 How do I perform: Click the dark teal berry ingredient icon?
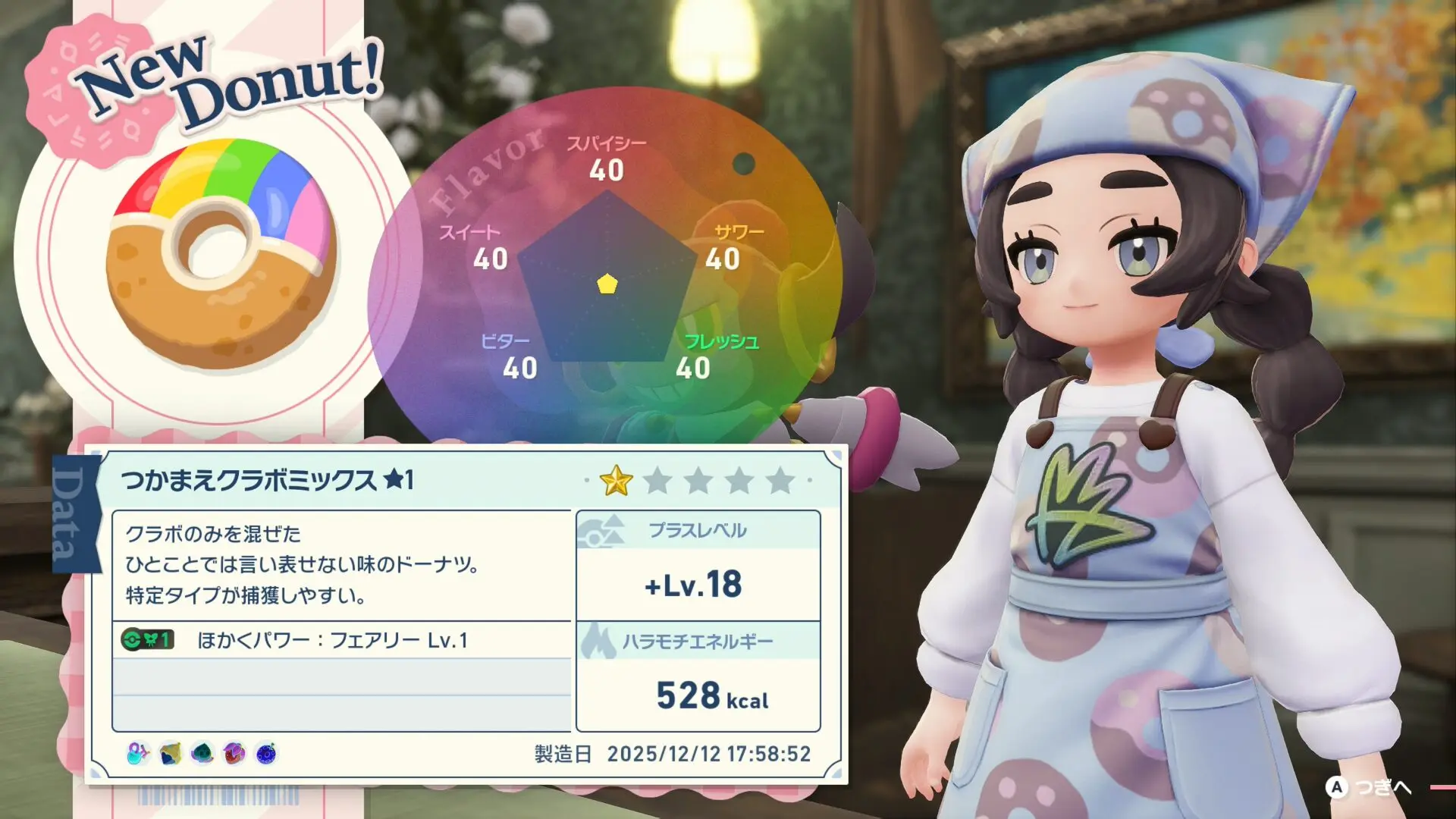point(202,753)
